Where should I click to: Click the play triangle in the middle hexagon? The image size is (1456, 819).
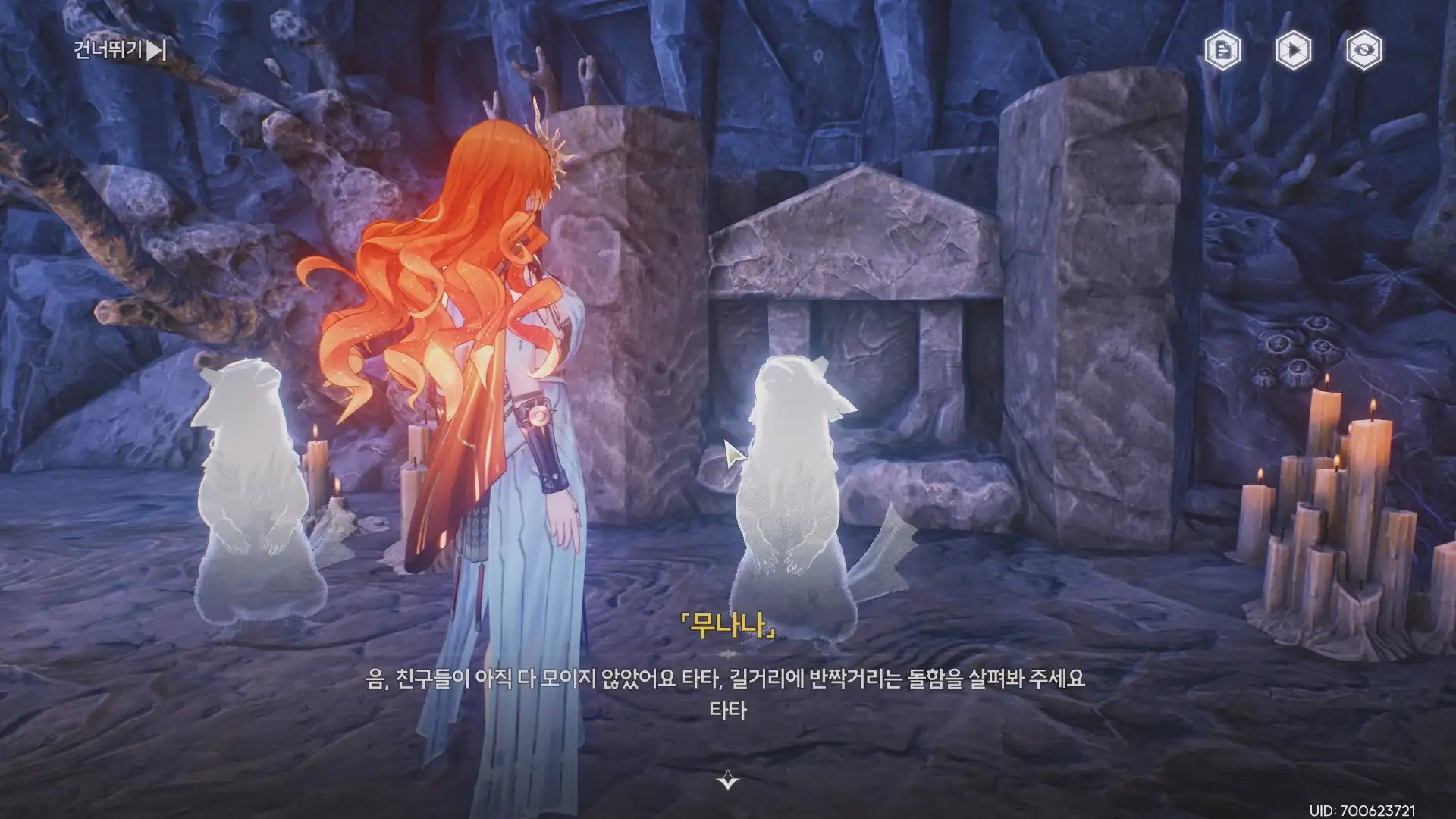click(1295, 49)
